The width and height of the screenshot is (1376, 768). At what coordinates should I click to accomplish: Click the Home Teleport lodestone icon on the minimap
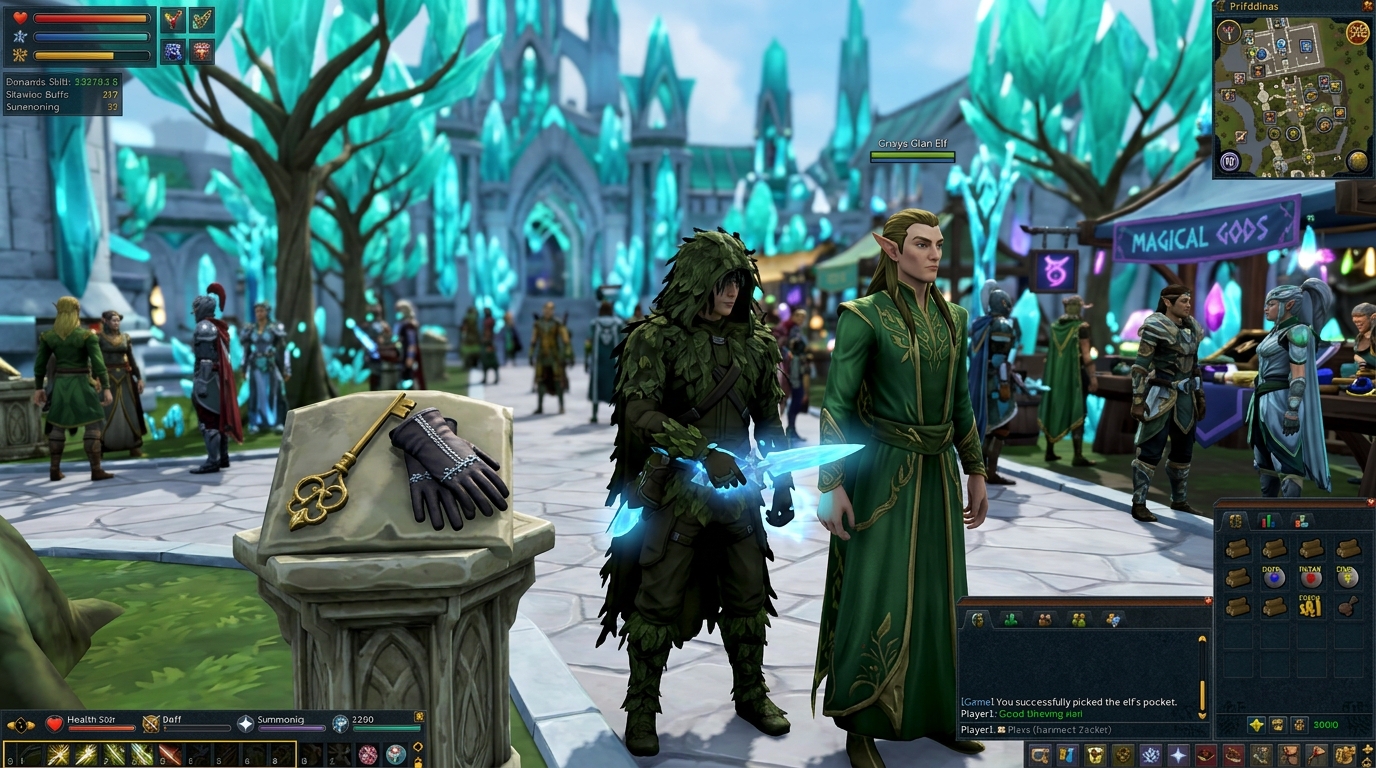click(x=1357, y=30)
